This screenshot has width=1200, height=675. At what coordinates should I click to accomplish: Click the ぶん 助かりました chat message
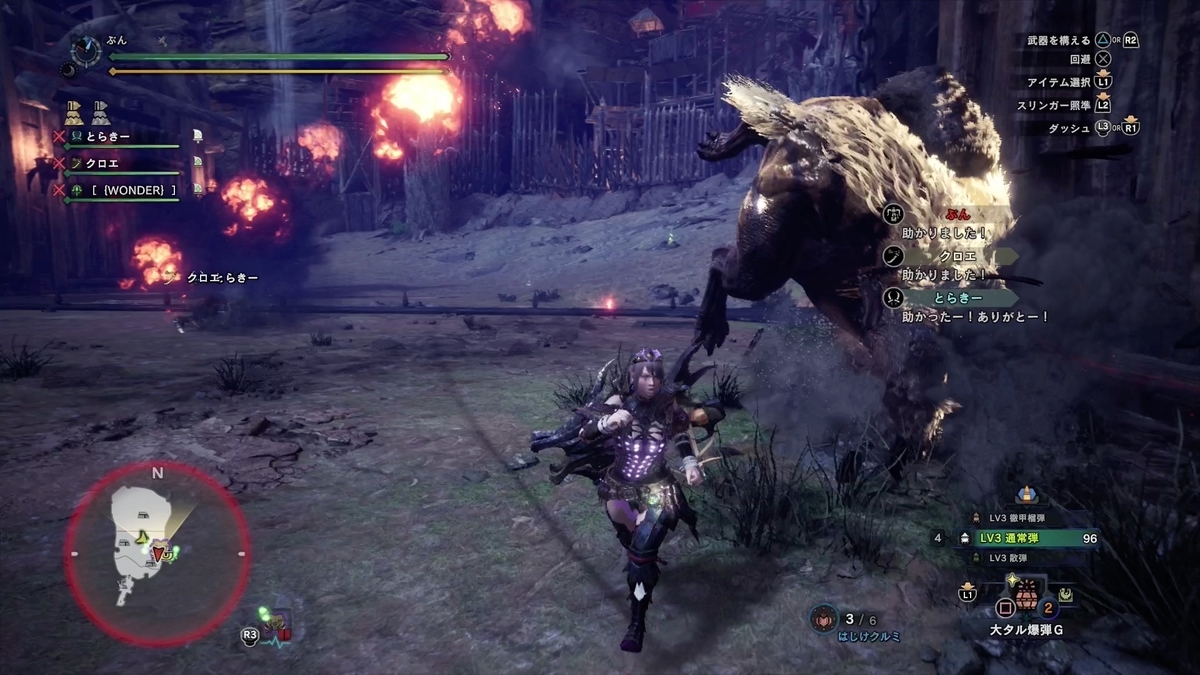(x=945, y=222)
